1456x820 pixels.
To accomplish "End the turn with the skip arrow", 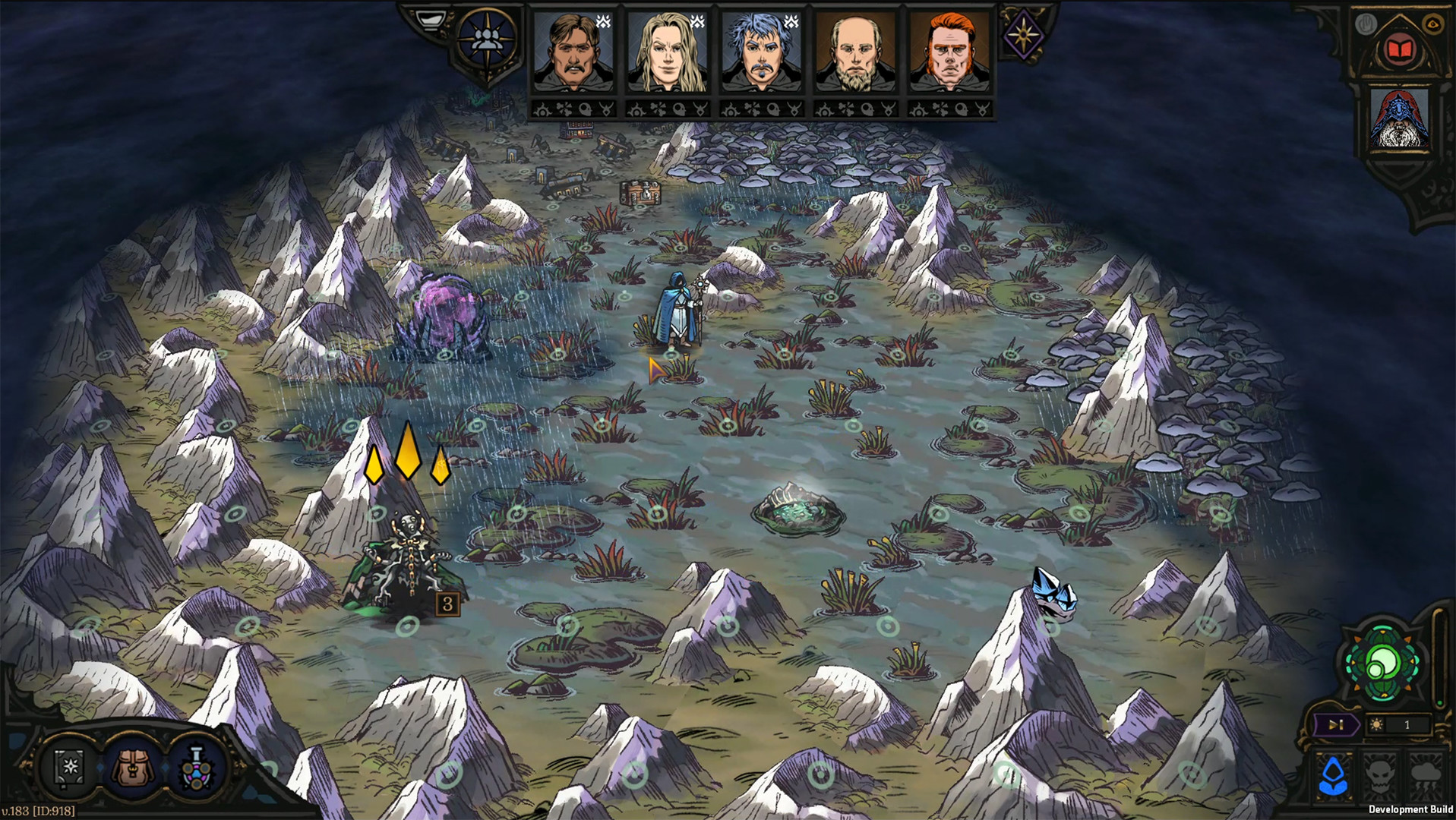I will pyautogui.click(x=1336, y=725).
